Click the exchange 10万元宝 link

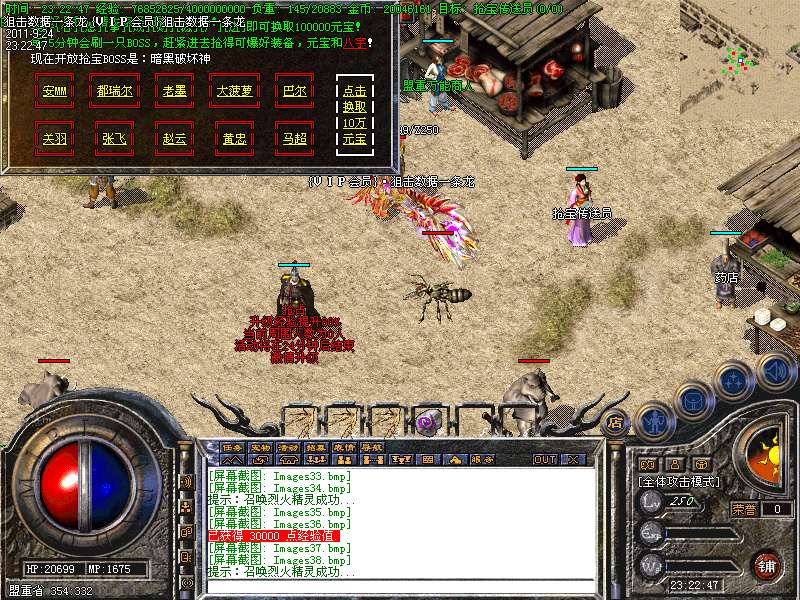pyautogui.click(x=354, y=114)
